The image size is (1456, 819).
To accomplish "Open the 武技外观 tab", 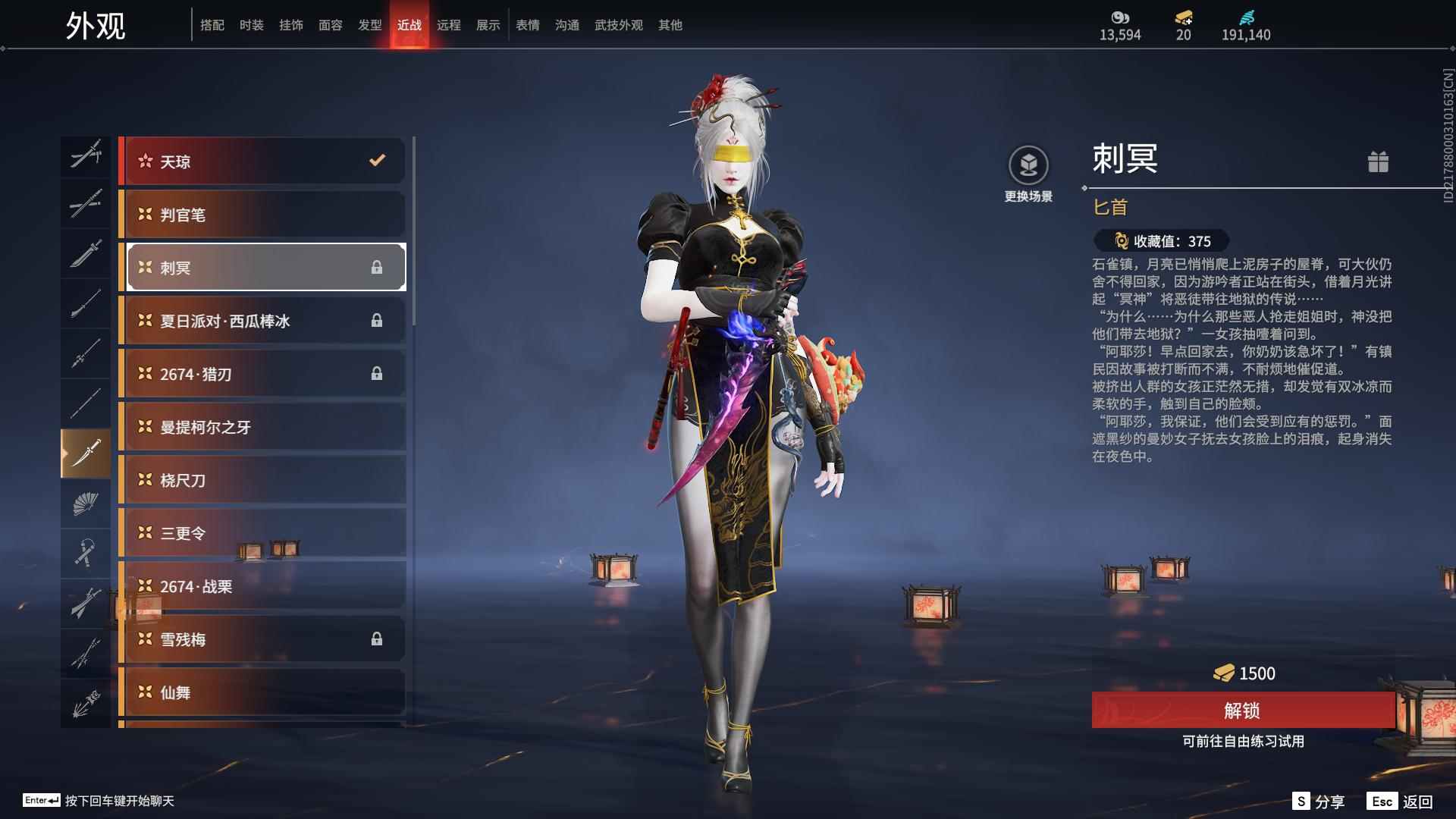I will (618, 25).
